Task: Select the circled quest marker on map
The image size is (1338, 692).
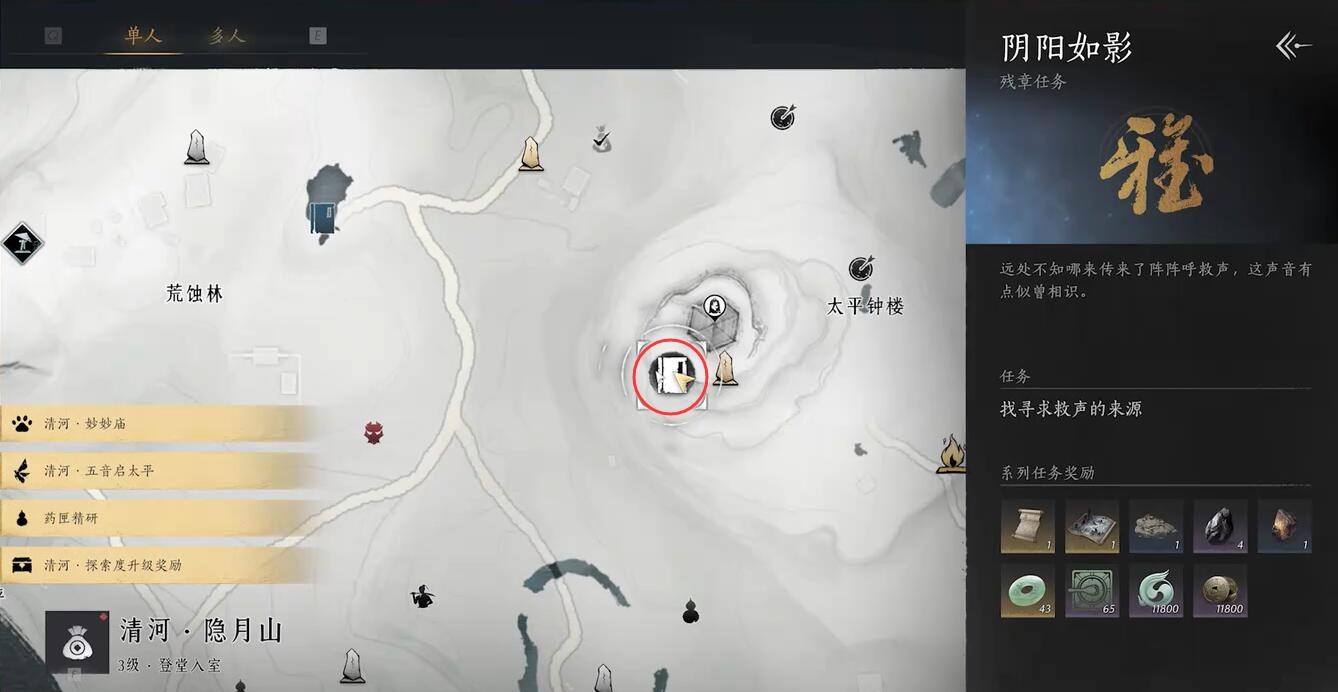Action: click(x=670, y=376)
